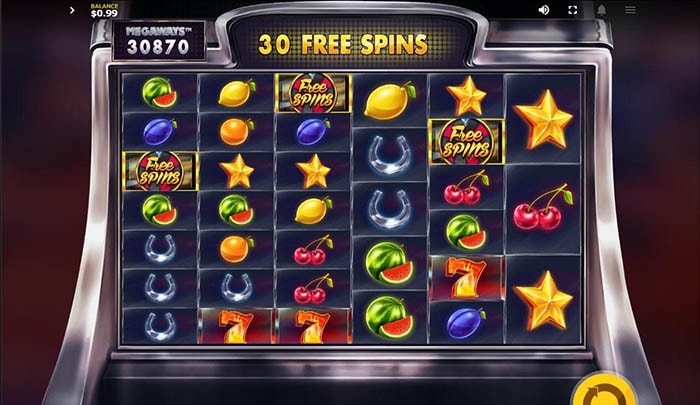Open the hamburger menu

pos(630,10)
